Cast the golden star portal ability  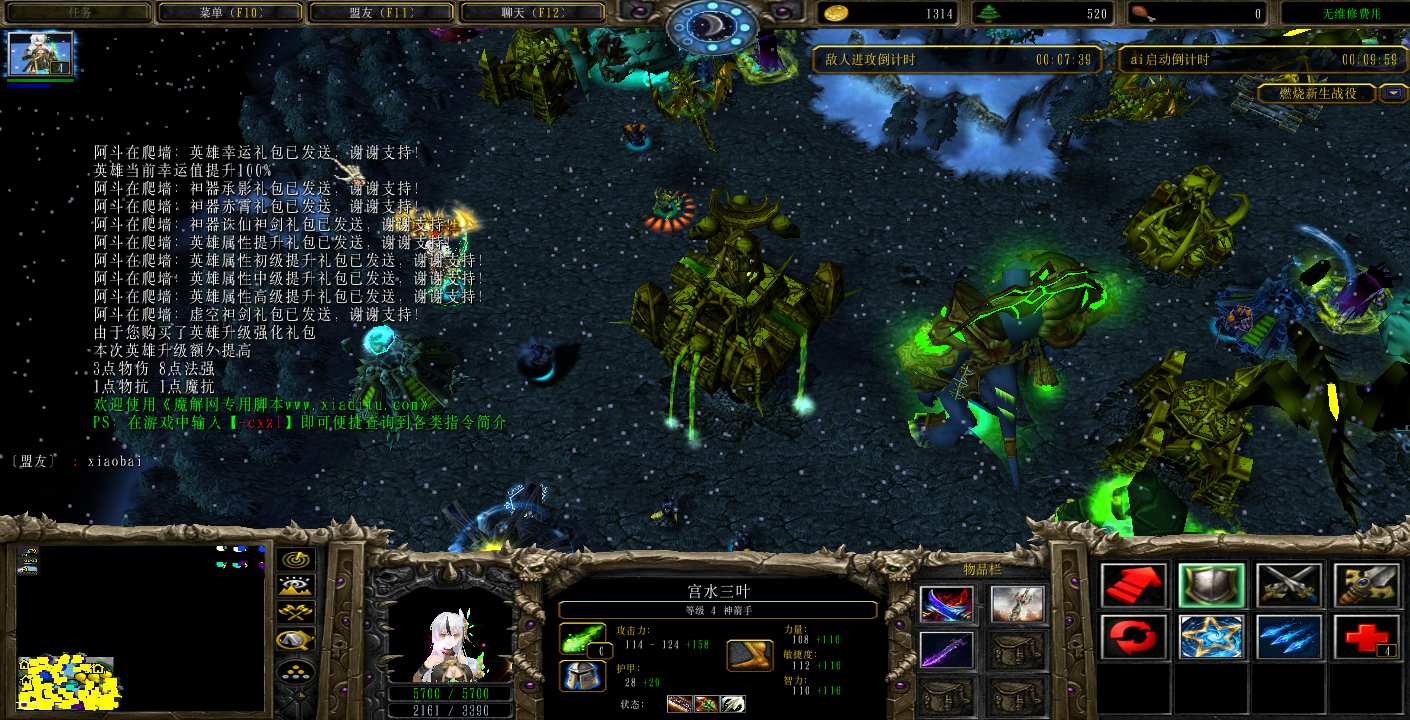pos(1212,637)
